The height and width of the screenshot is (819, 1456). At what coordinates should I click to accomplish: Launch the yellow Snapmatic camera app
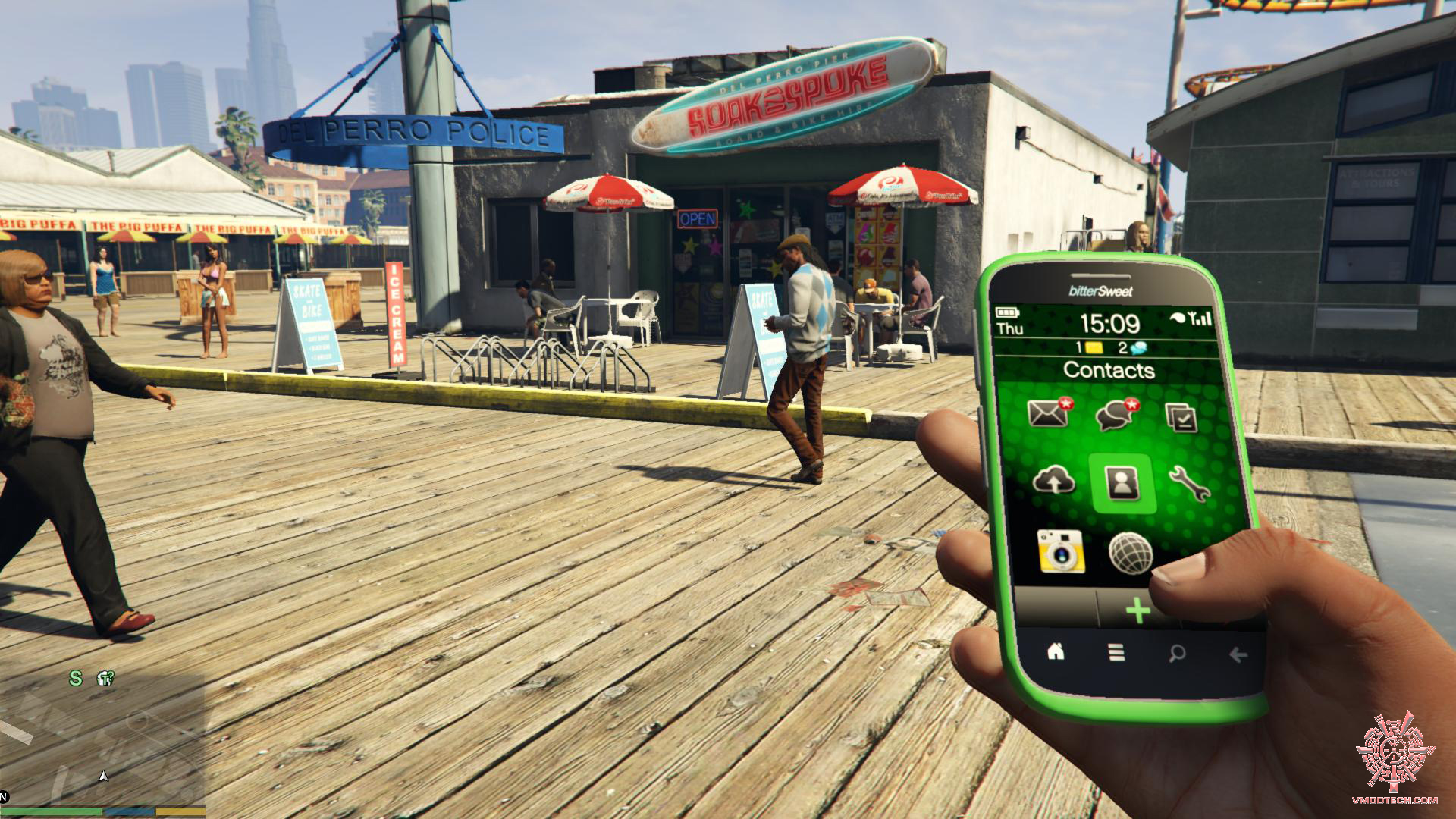coord(1060,551)
